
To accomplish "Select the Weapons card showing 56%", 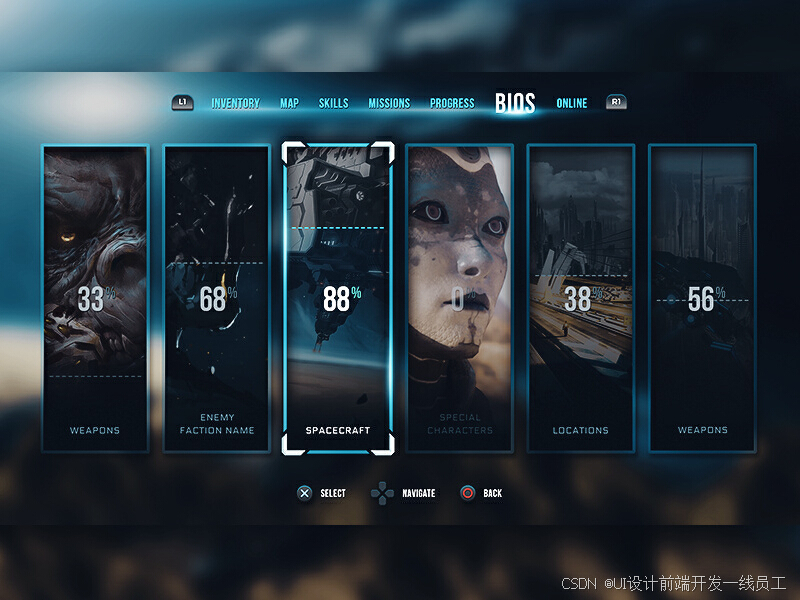I will pyautogui.click(x=702, y=298).
